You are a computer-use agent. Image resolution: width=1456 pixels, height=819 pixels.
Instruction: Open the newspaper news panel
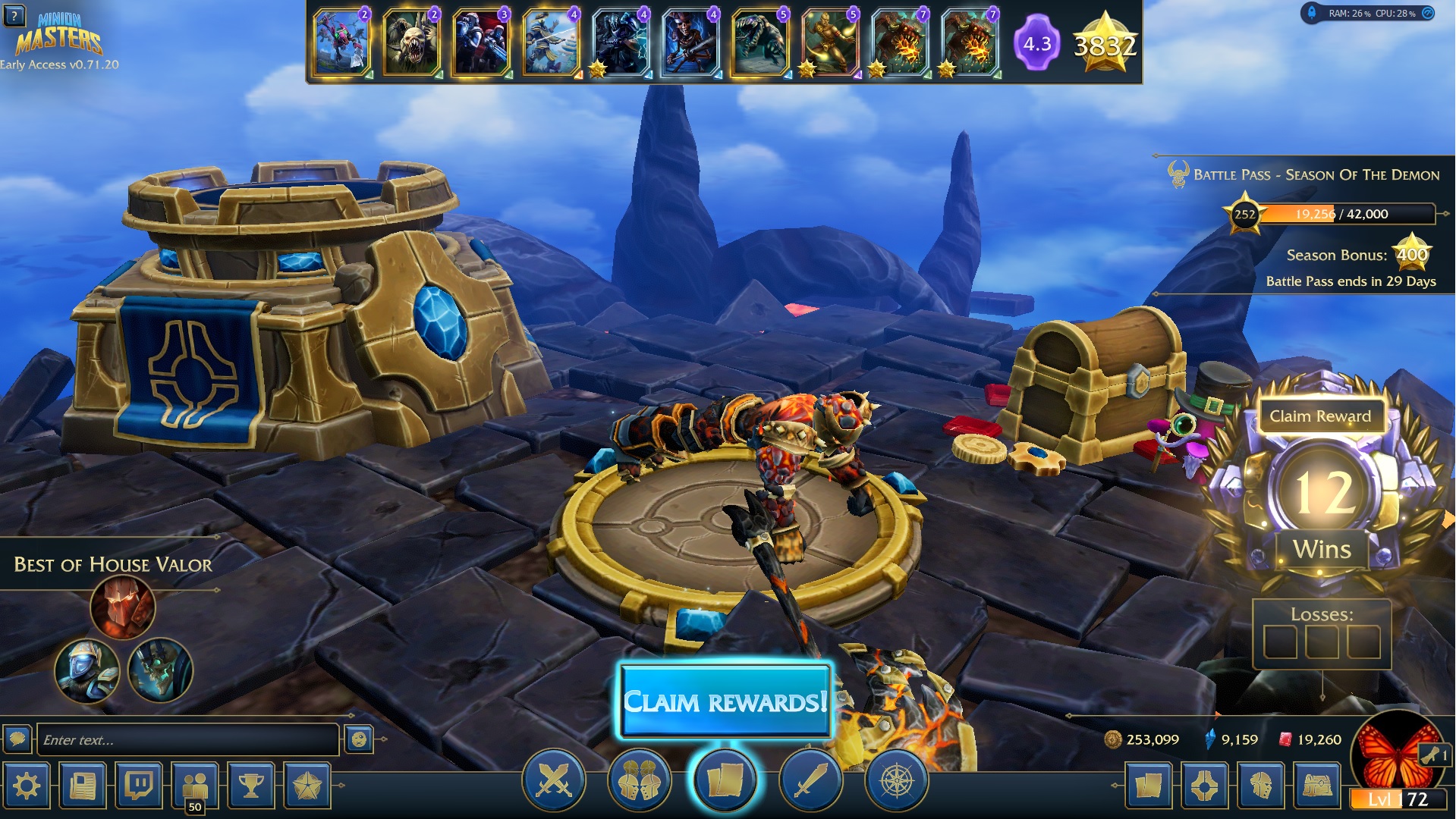[x=83, y=786]
